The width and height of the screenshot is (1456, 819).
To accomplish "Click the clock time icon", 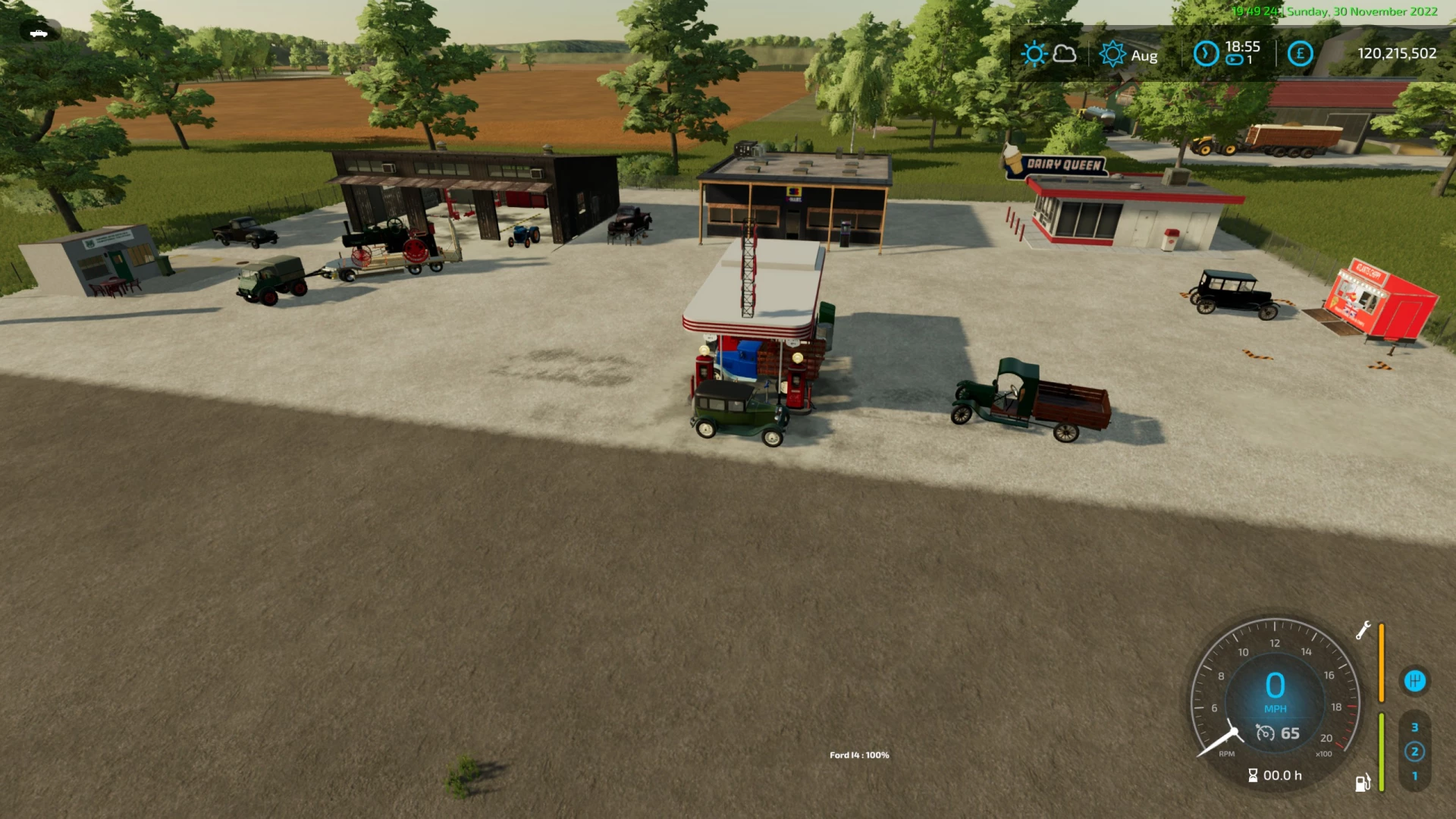I will pyautogui.click(x=1205, y=53).
